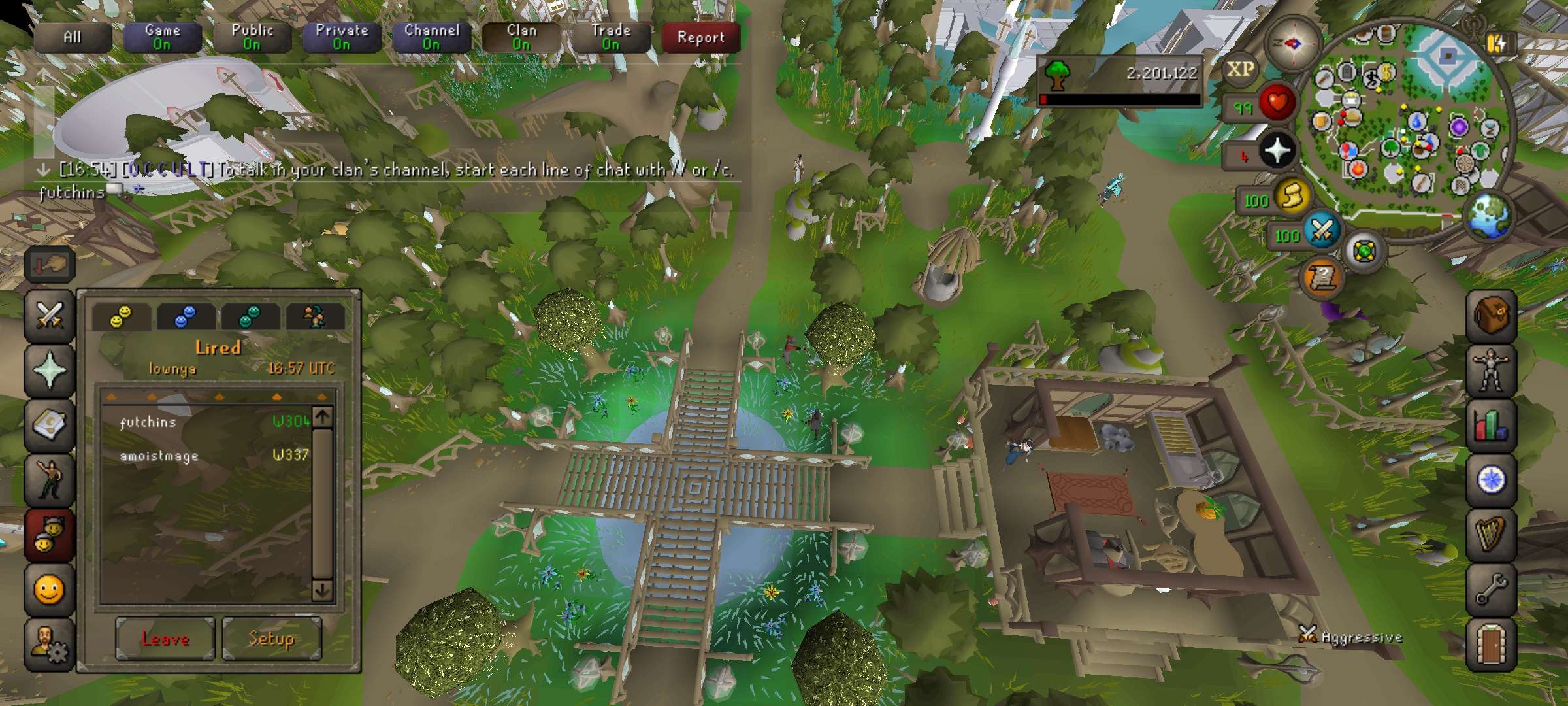Leave the chat channel
1568x706 pixels.
165,638
